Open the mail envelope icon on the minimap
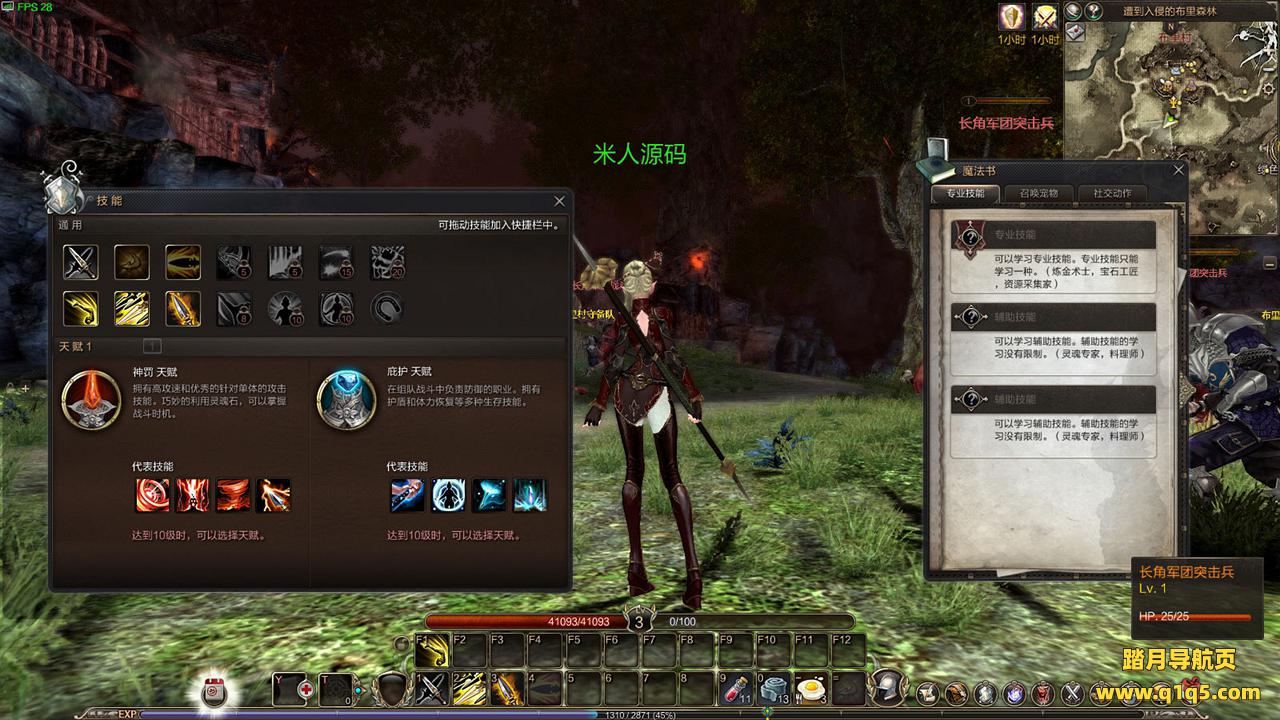This screenshot has width=1280, height=720. 1075,32
